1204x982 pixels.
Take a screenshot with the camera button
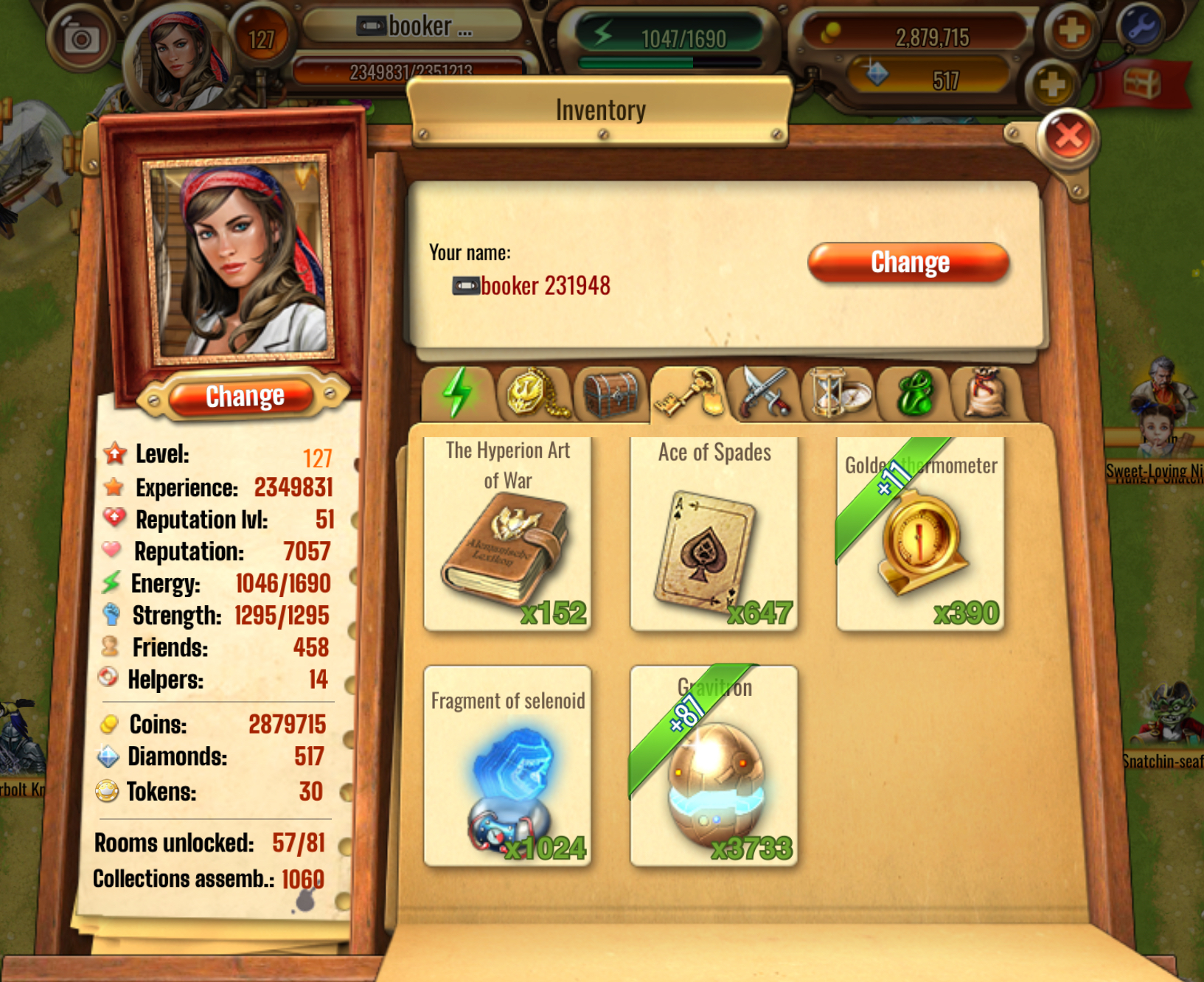tap(80, 38)
